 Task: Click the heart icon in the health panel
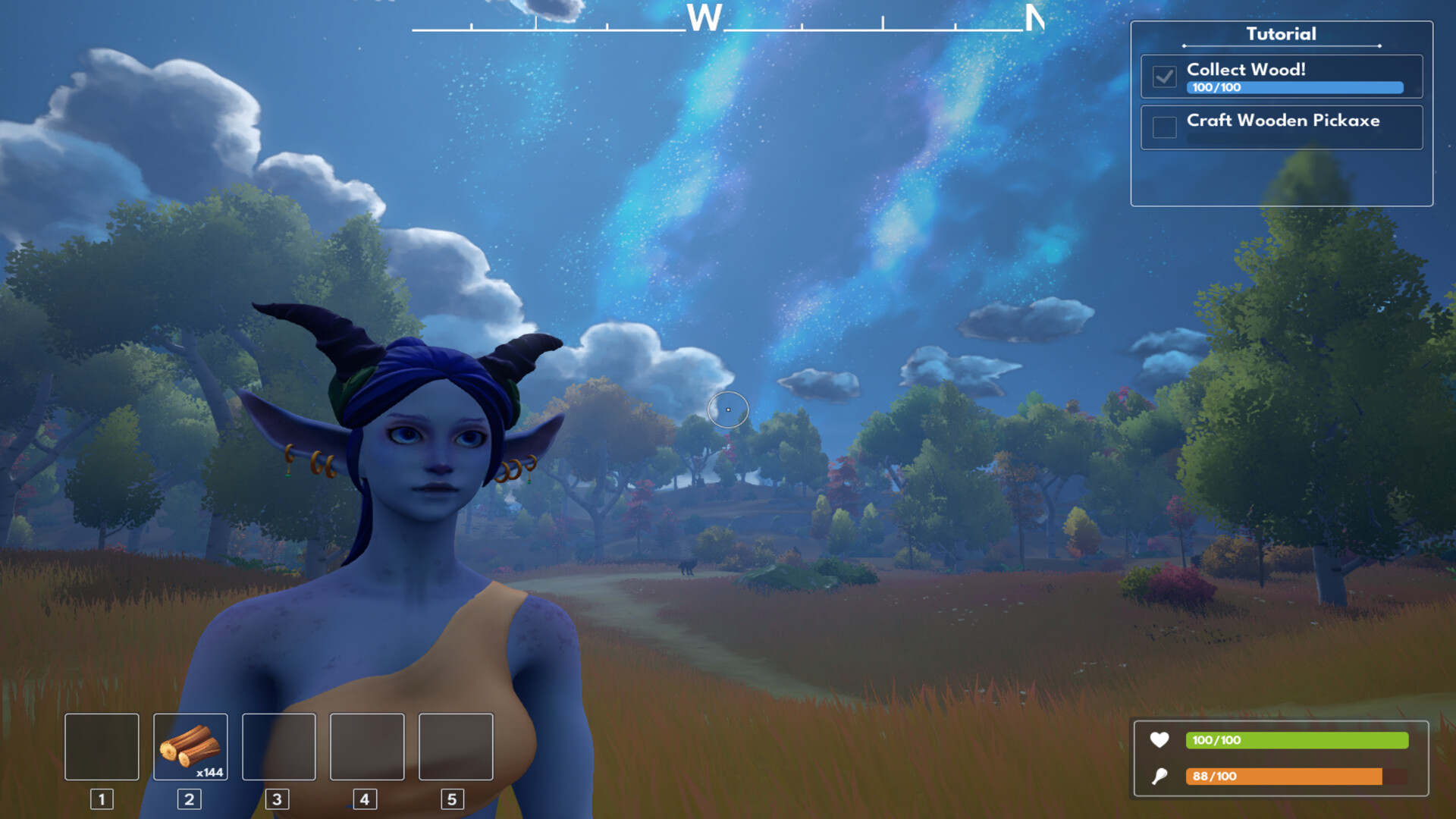pos(1159,740)
